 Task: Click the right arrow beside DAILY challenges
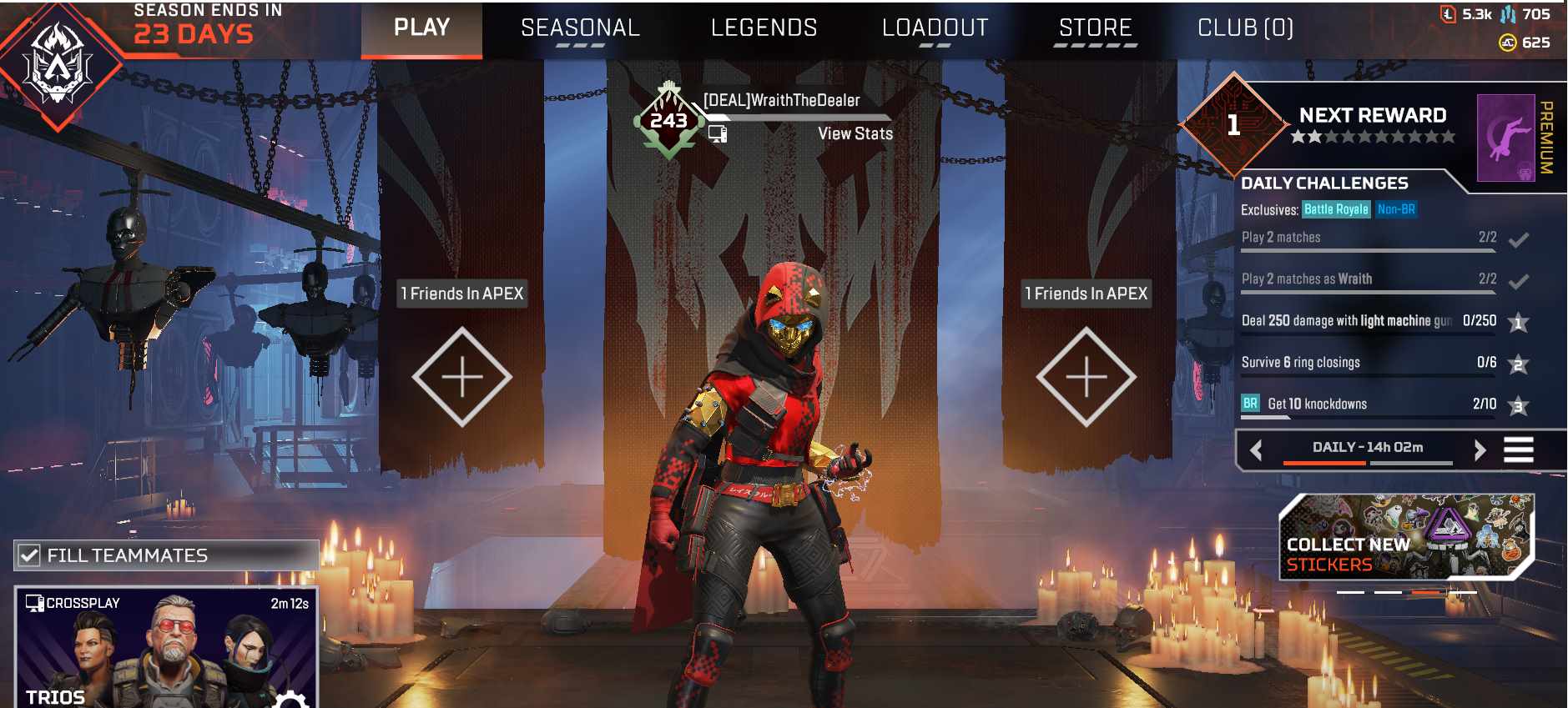(1481, 449)
